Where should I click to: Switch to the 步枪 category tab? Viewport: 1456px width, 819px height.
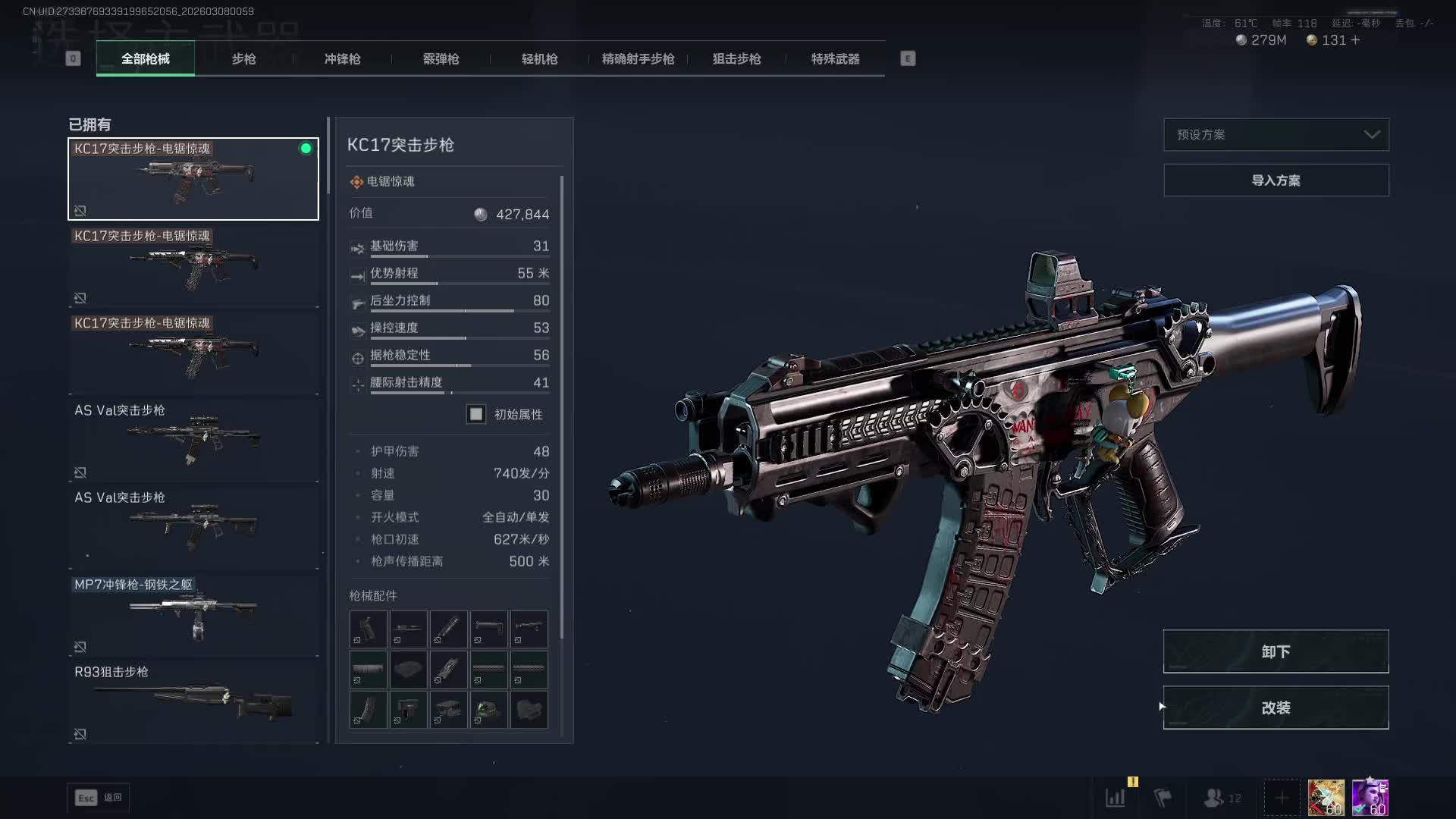coord(243,59)
